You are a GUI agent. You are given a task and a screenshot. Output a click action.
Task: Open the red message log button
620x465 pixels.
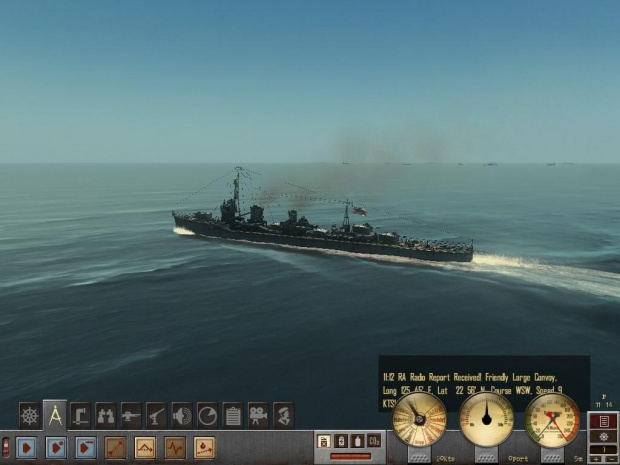pyautogui.click(x=601, y=420)
